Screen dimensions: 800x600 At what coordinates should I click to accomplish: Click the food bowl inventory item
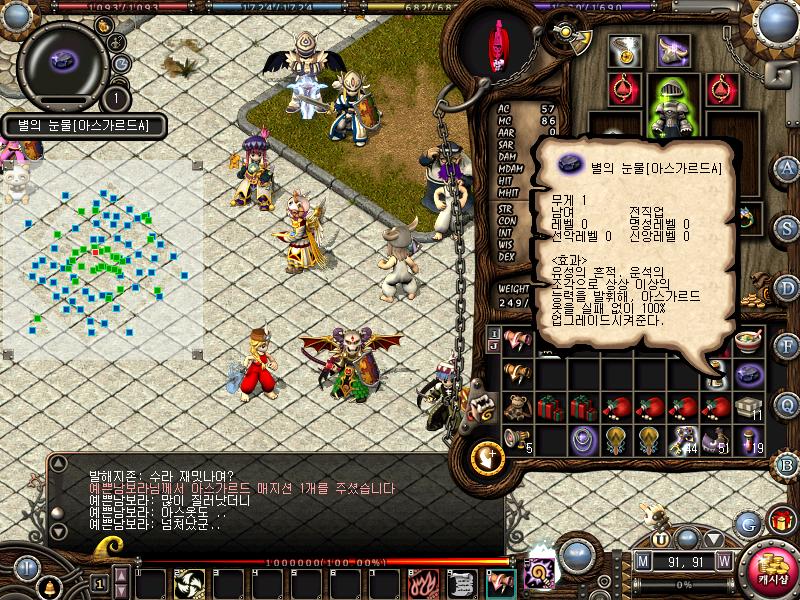tap(747, 342)
